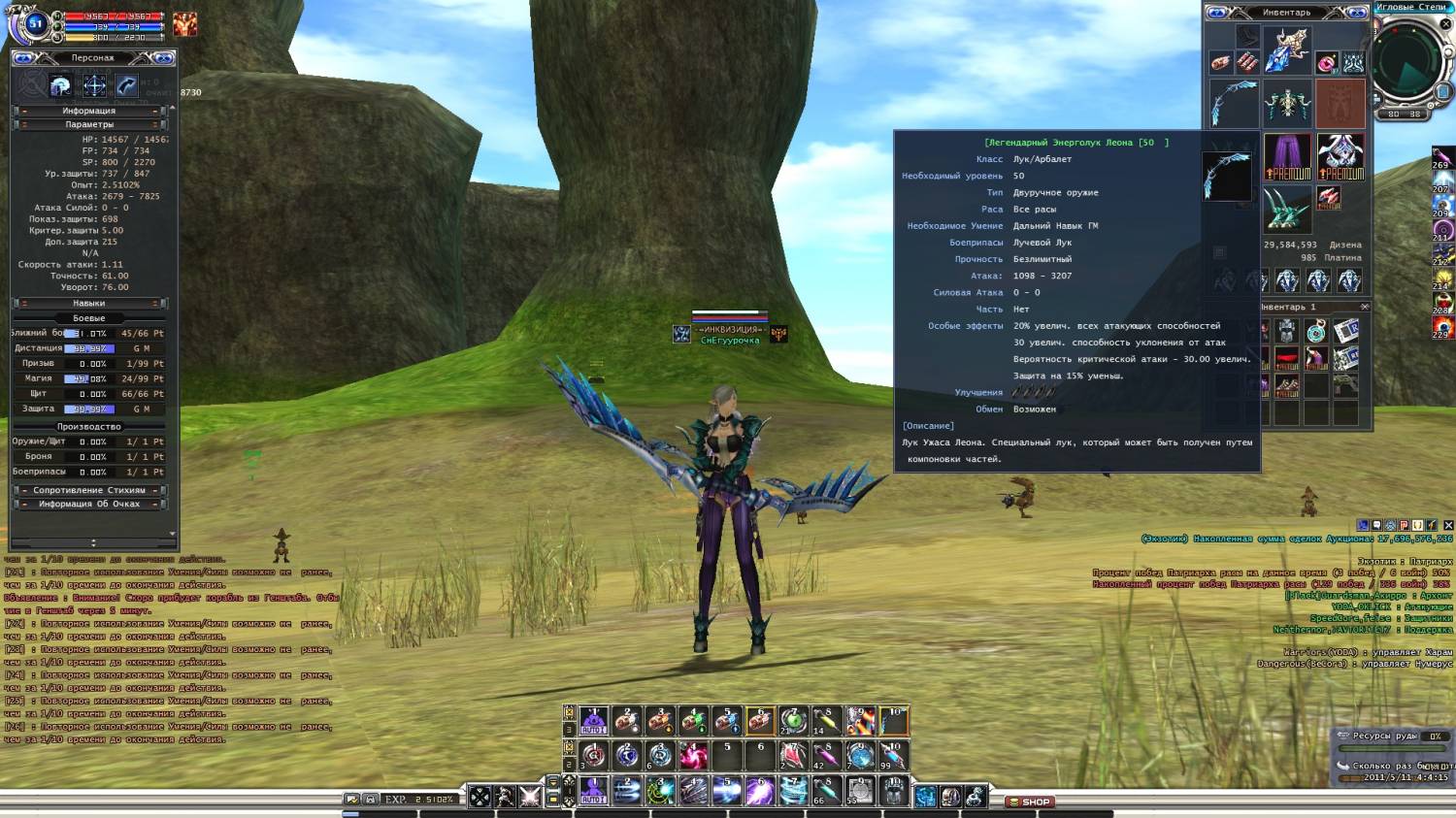
Task: Select the green spiked boots slot
Action: 1287,209
